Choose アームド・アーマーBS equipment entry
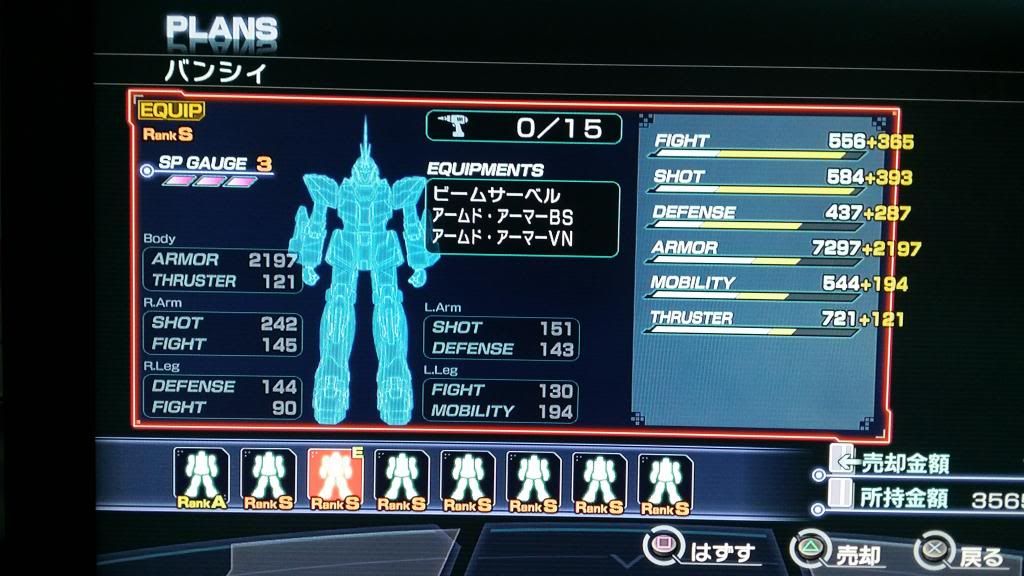This screenshot has height=576, width=1024. (x=501, y=215)
